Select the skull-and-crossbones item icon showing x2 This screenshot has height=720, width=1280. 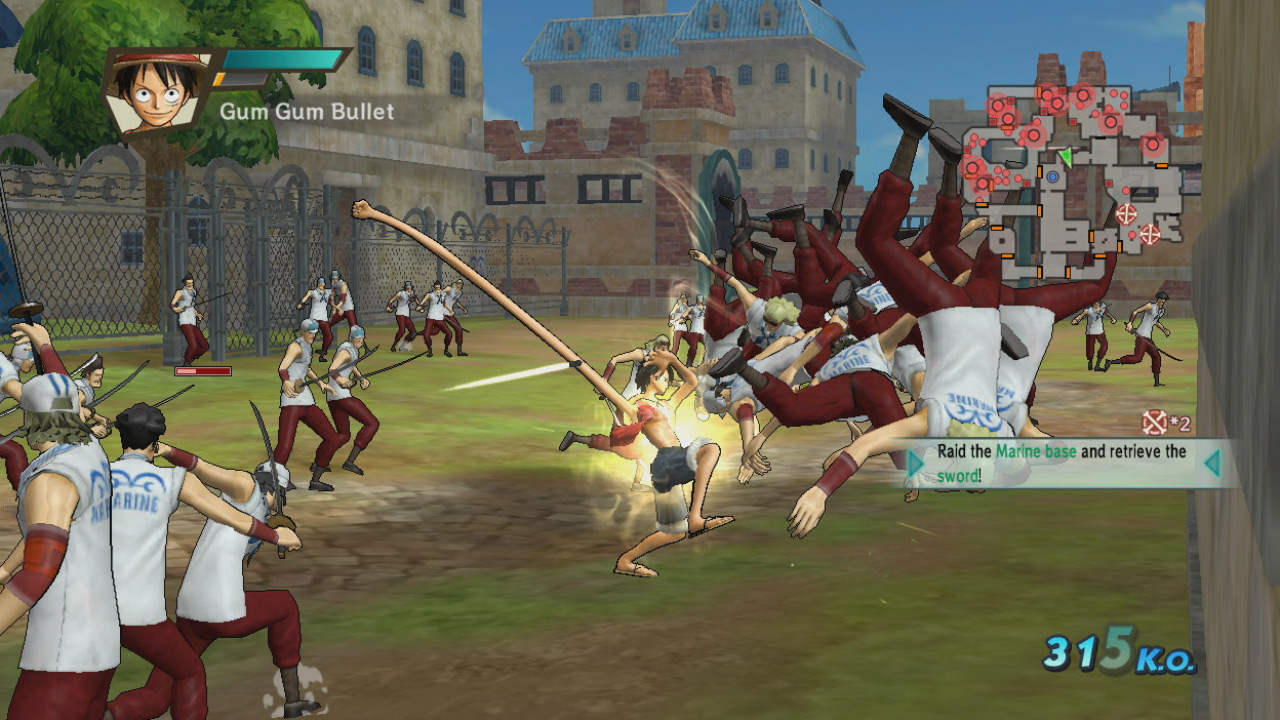[x=1154, y=422]
